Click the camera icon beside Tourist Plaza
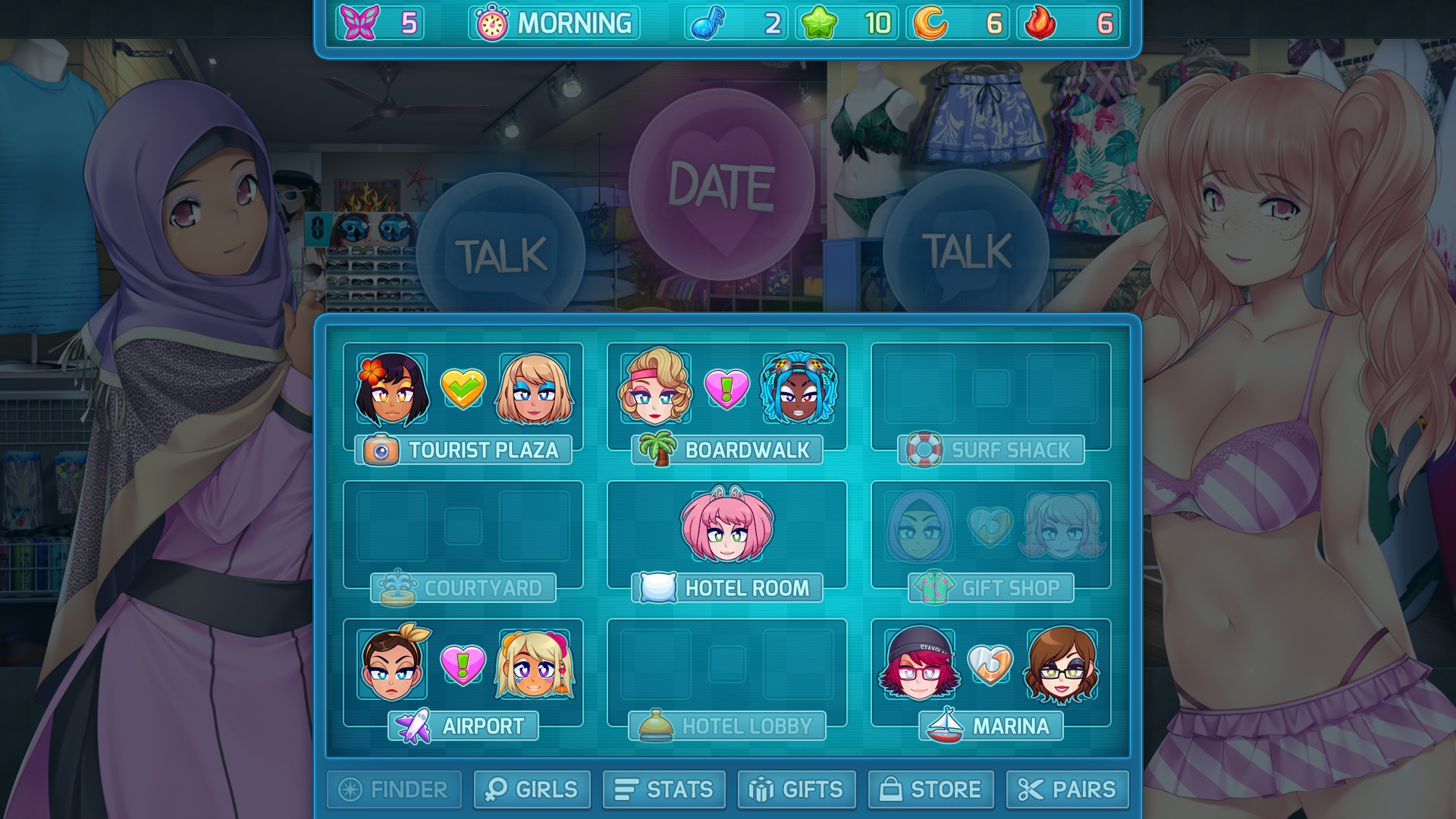1456x819 pixels. (382, 450)
